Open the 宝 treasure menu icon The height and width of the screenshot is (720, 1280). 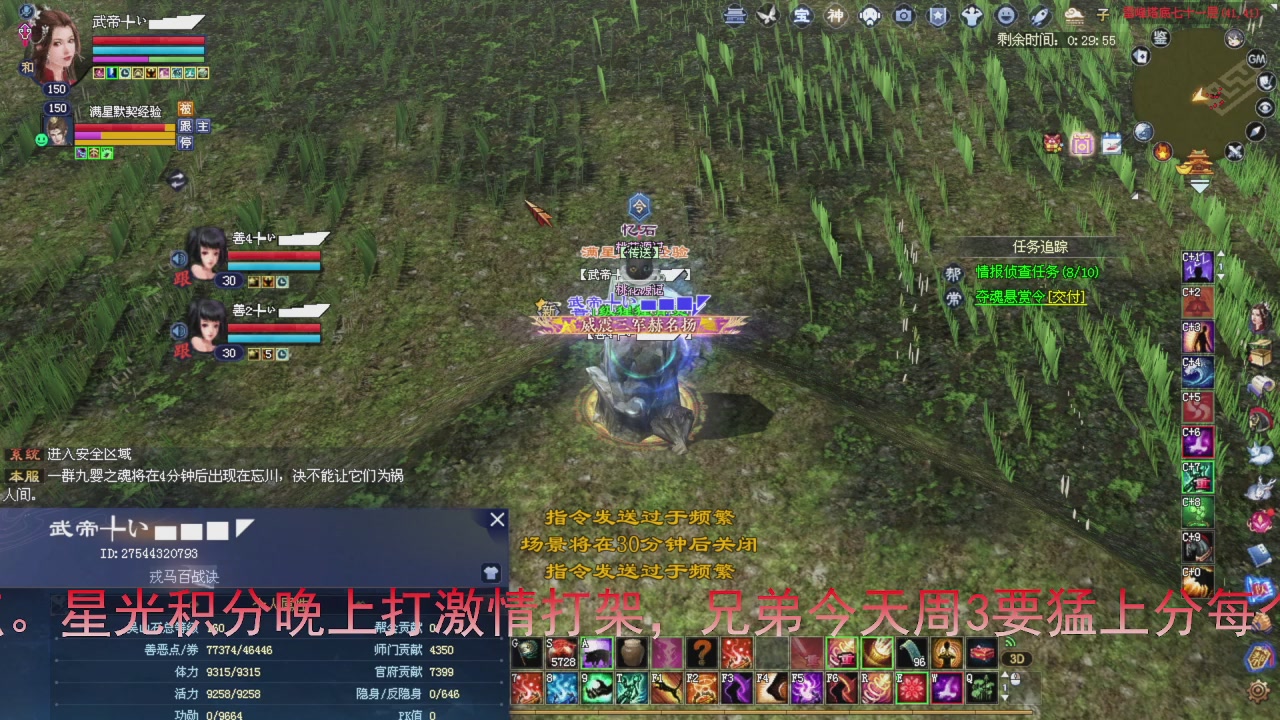coord(800,16)
